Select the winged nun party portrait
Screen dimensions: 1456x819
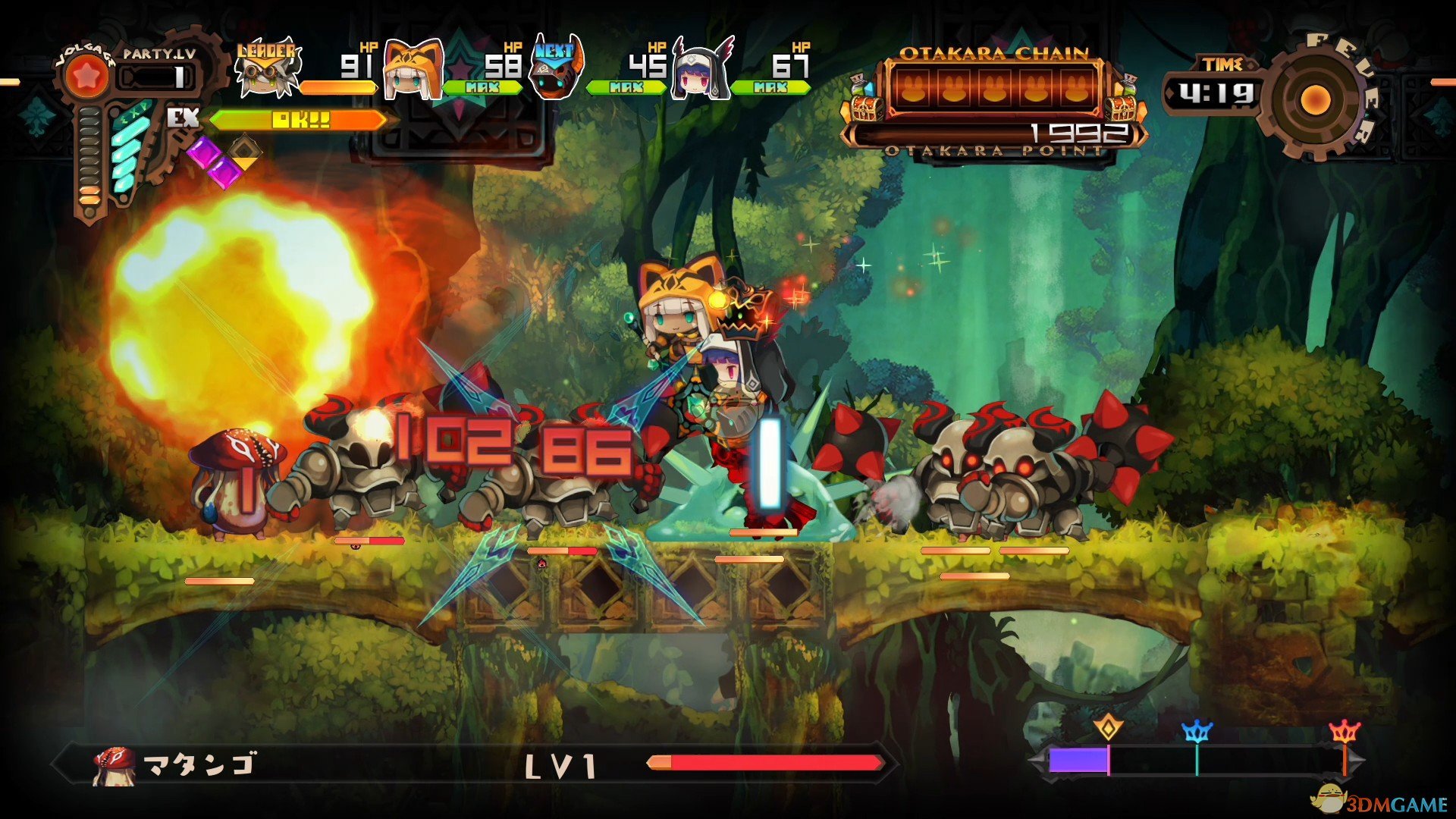tap(701, 71)
